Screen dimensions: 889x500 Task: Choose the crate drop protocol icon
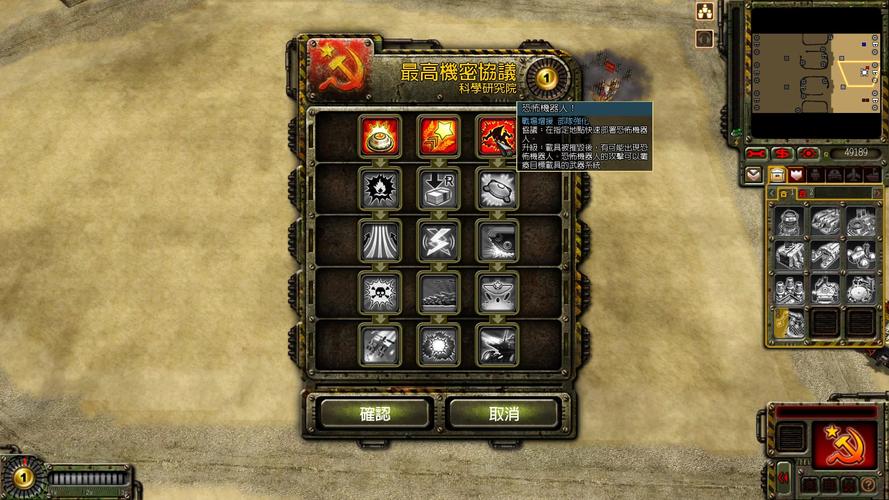point(438,188)
